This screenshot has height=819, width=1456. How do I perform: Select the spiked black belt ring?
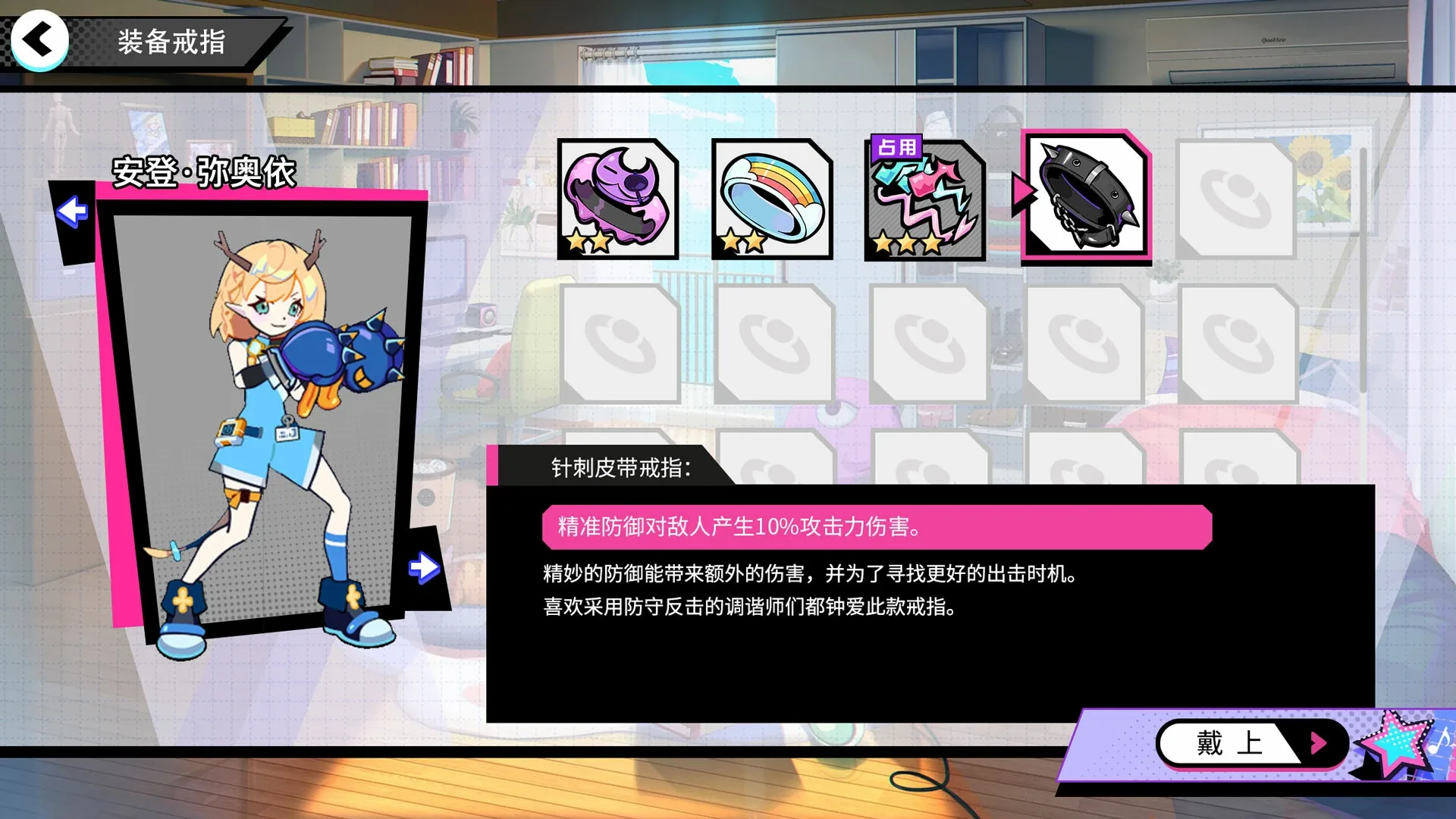(1082, 199)
